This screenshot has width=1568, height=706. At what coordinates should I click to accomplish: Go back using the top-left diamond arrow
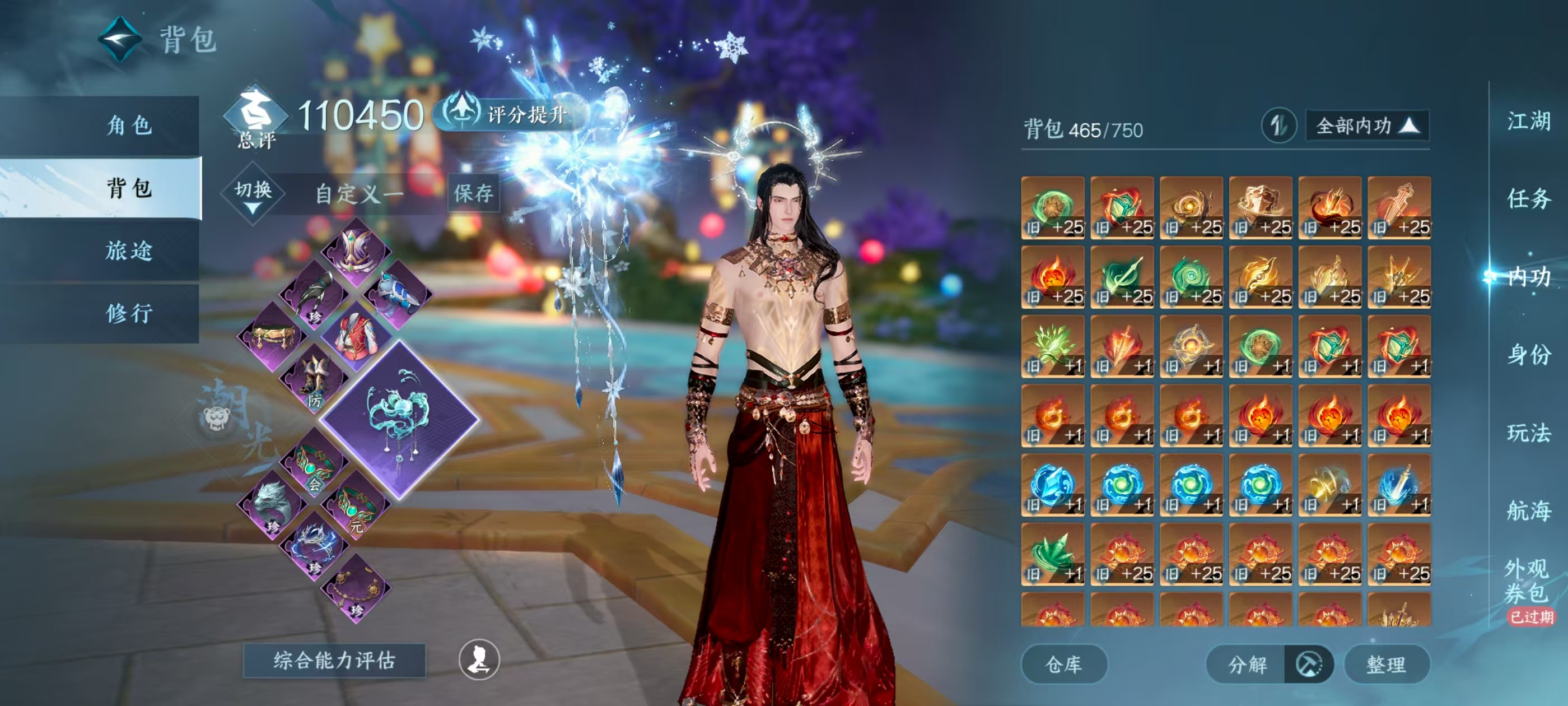tap(120, 40)
